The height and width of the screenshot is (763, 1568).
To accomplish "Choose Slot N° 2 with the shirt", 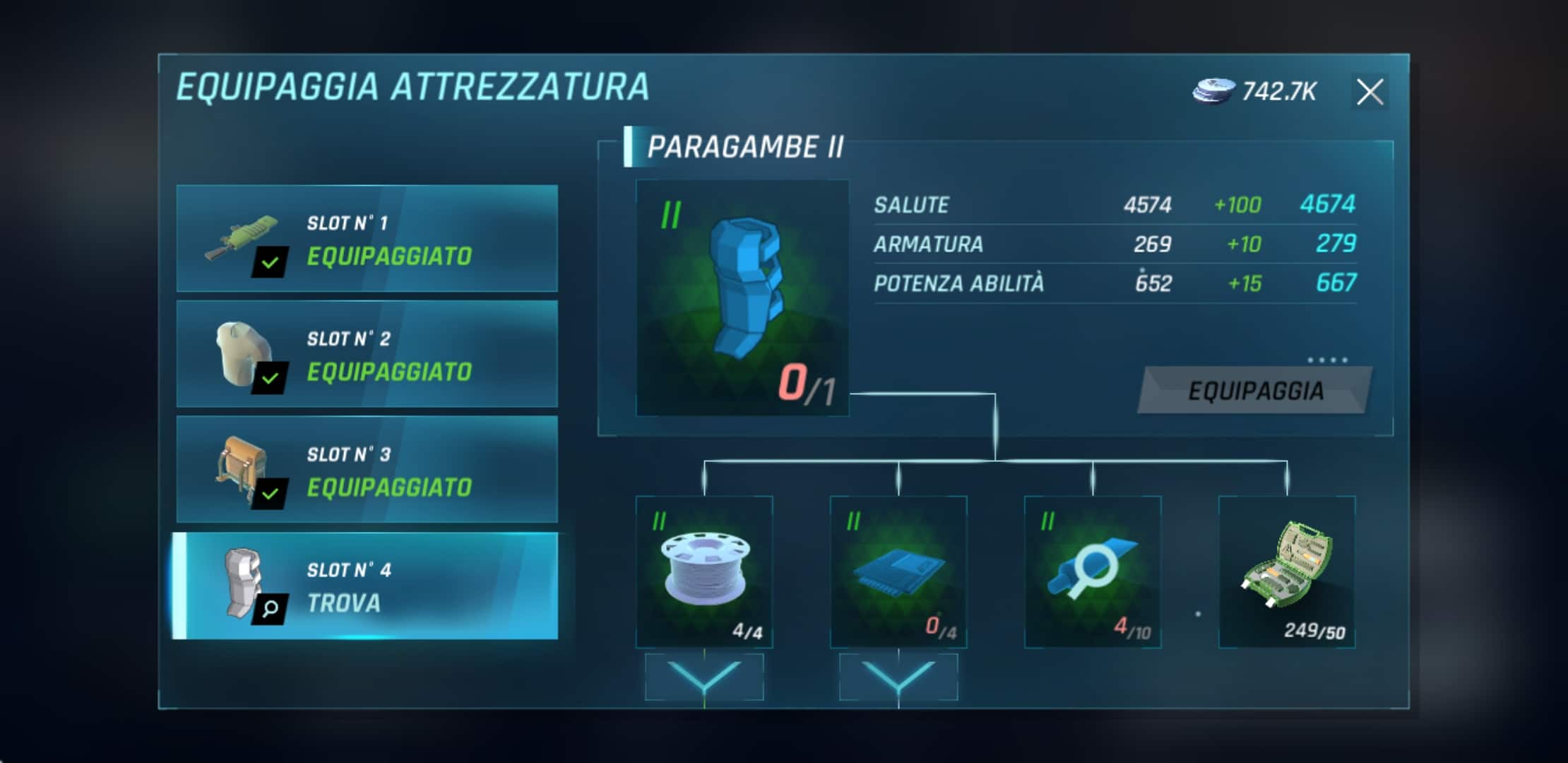I will pyautogui.click(x=367, y=354).
